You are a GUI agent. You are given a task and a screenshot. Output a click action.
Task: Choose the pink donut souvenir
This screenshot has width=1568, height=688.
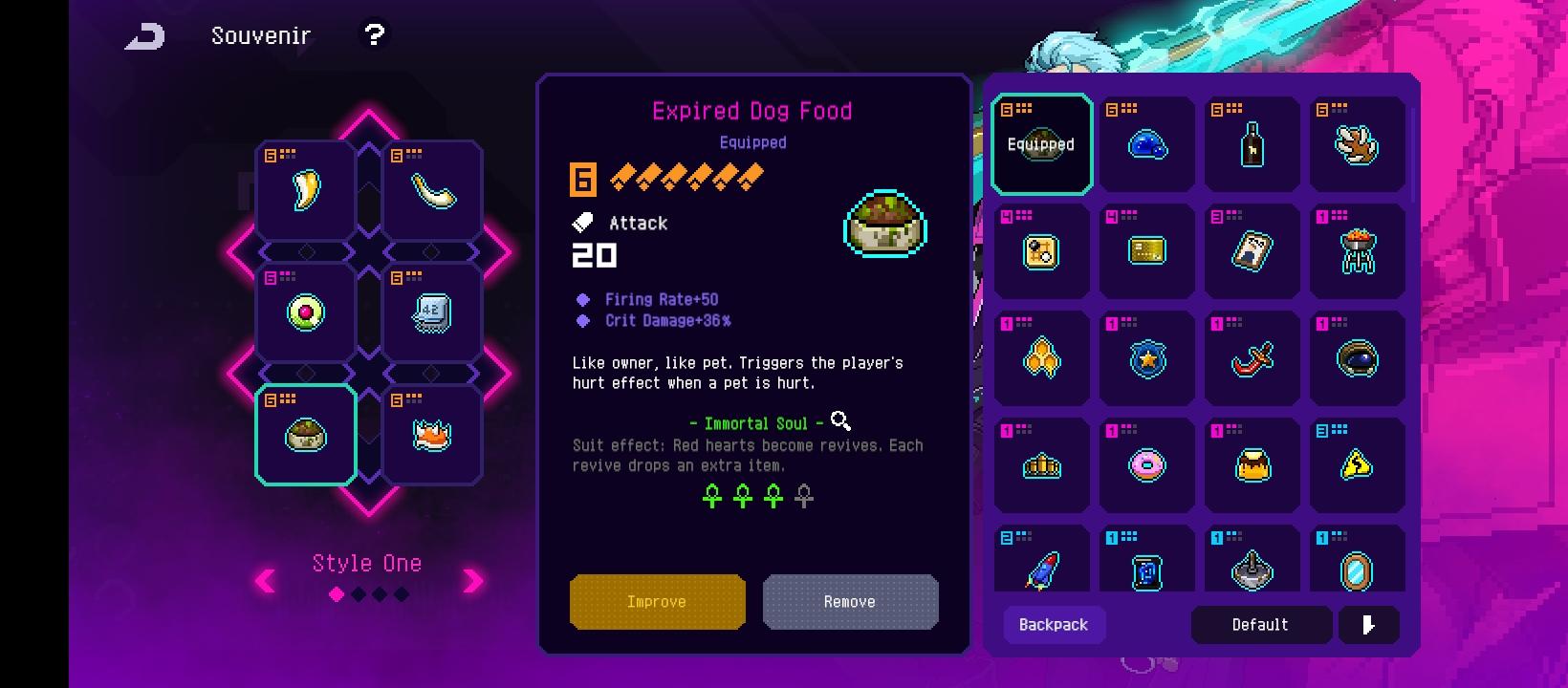1146,465
